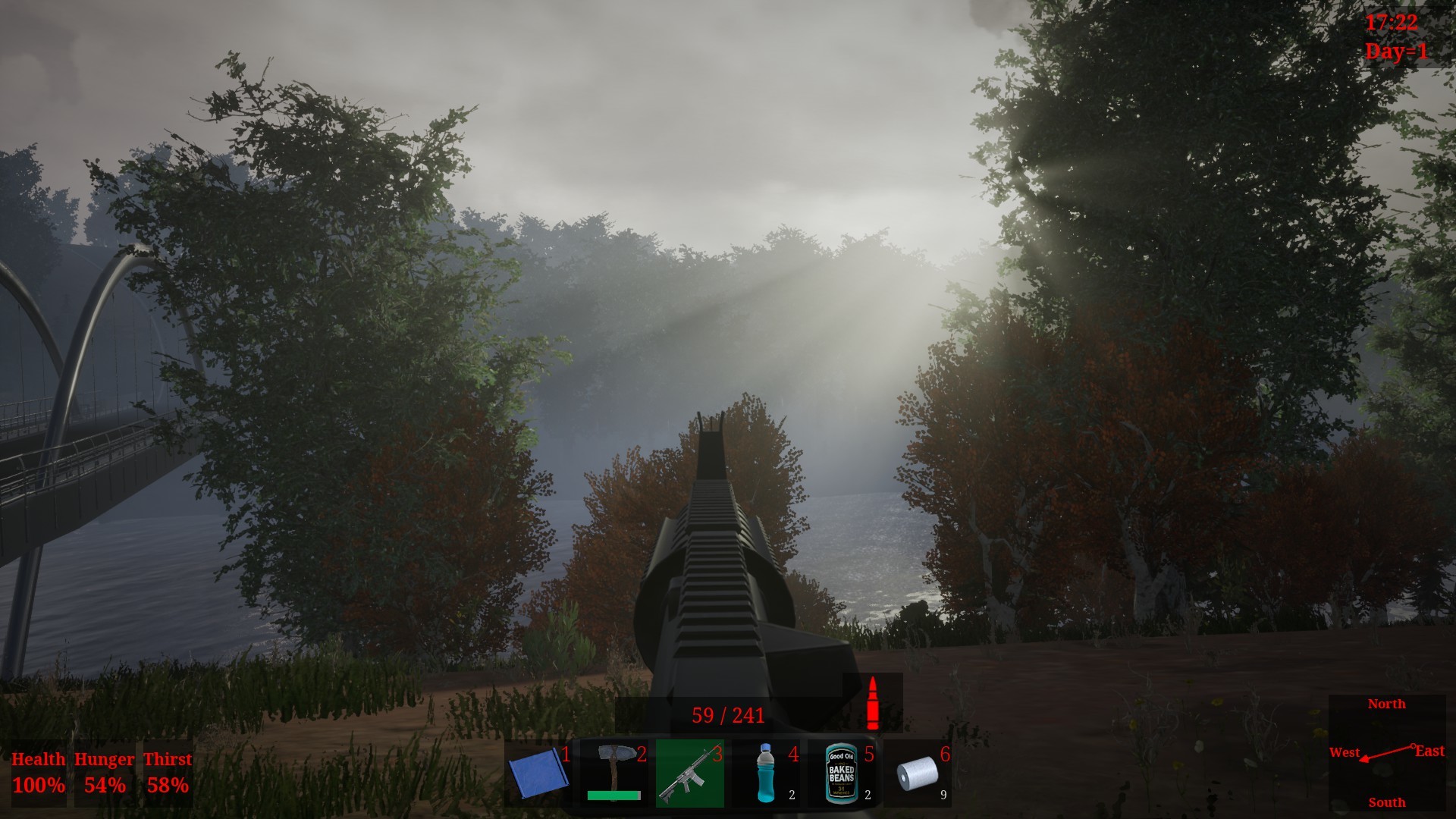The height and width of the screenshot is (819, 1456).
Task: Click the East label on the compass
Action: tap(1429, 749)
